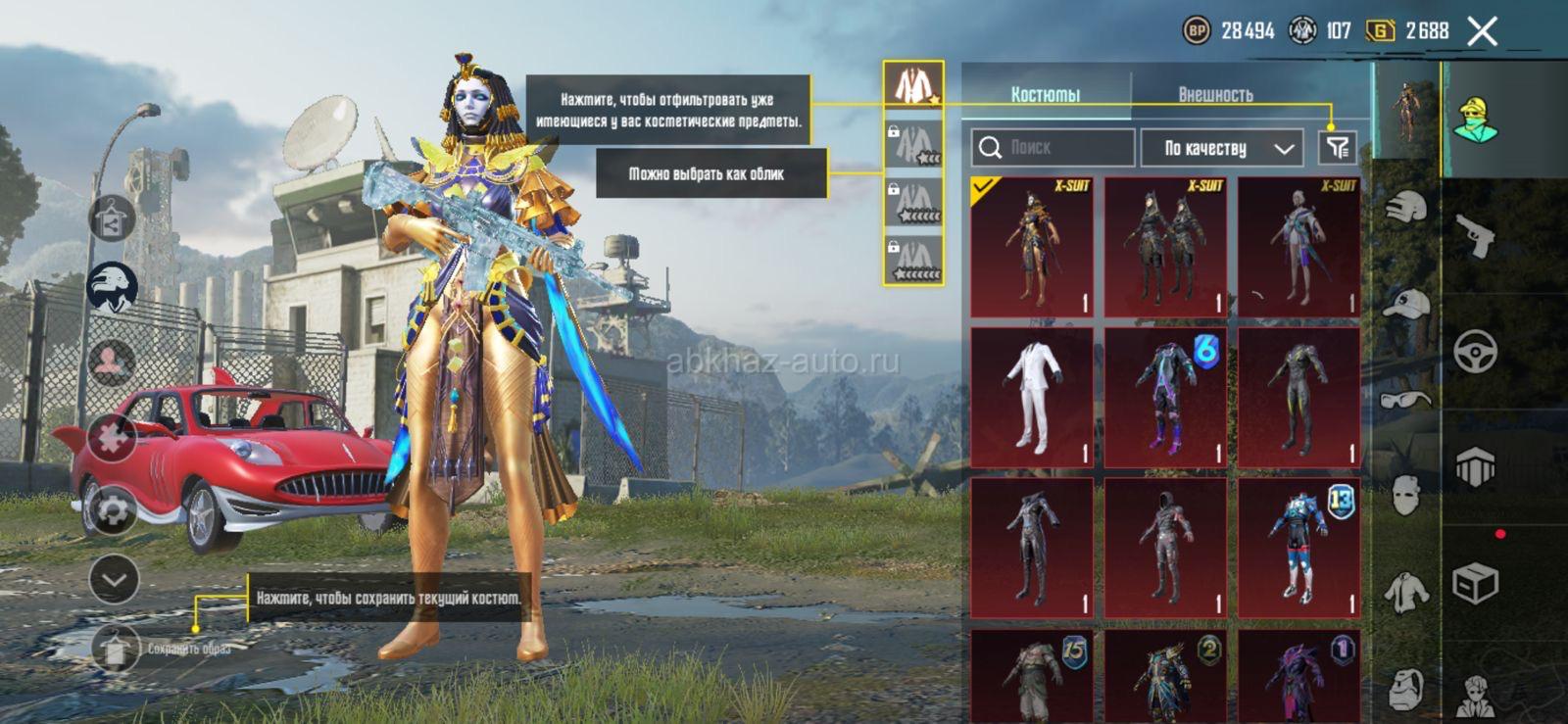Select the first unlocked outfit preset slot
Image resolution: width=1568 pixels, height=724 pixels.
pos(914,85)
